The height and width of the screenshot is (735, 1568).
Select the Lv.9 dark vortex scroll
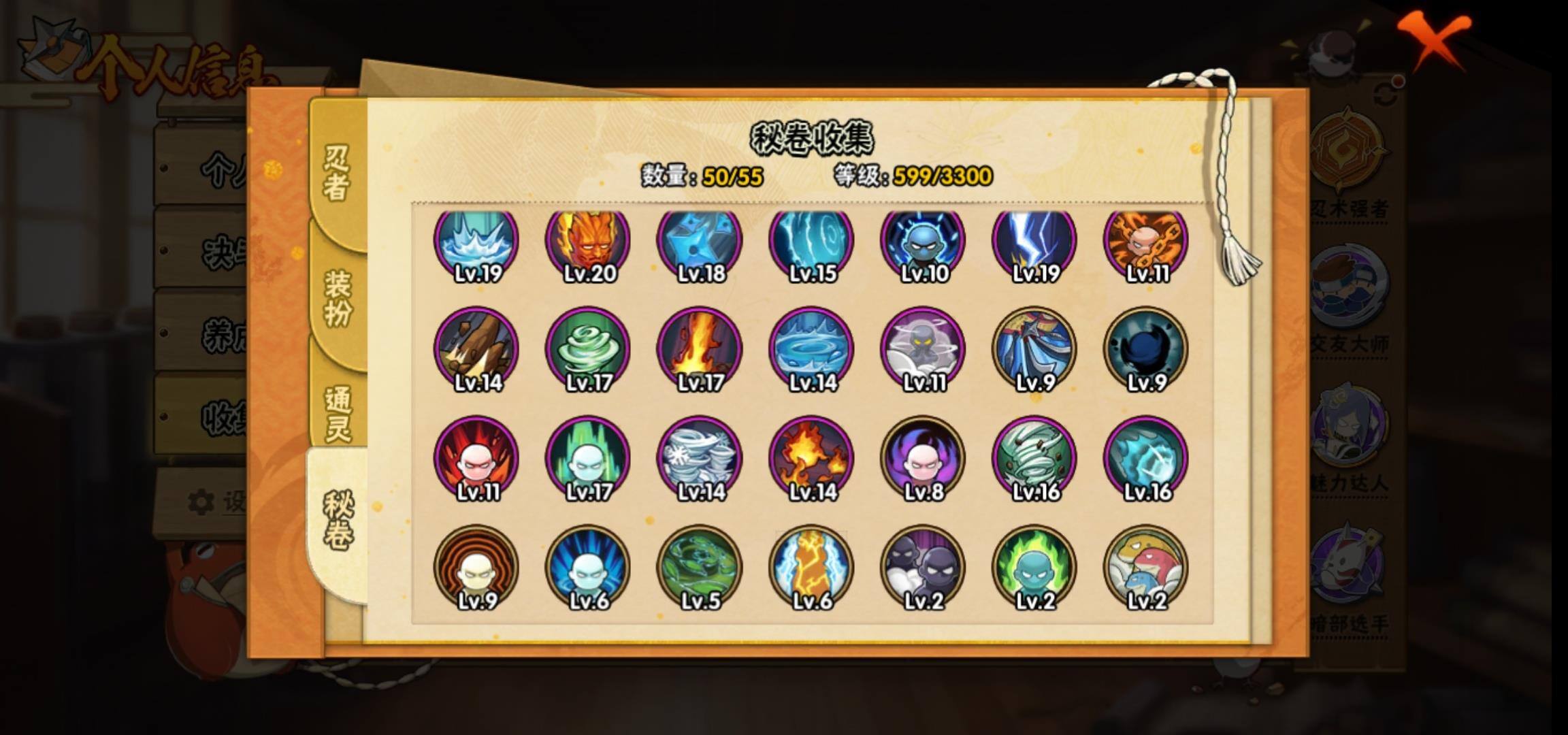1146,350
